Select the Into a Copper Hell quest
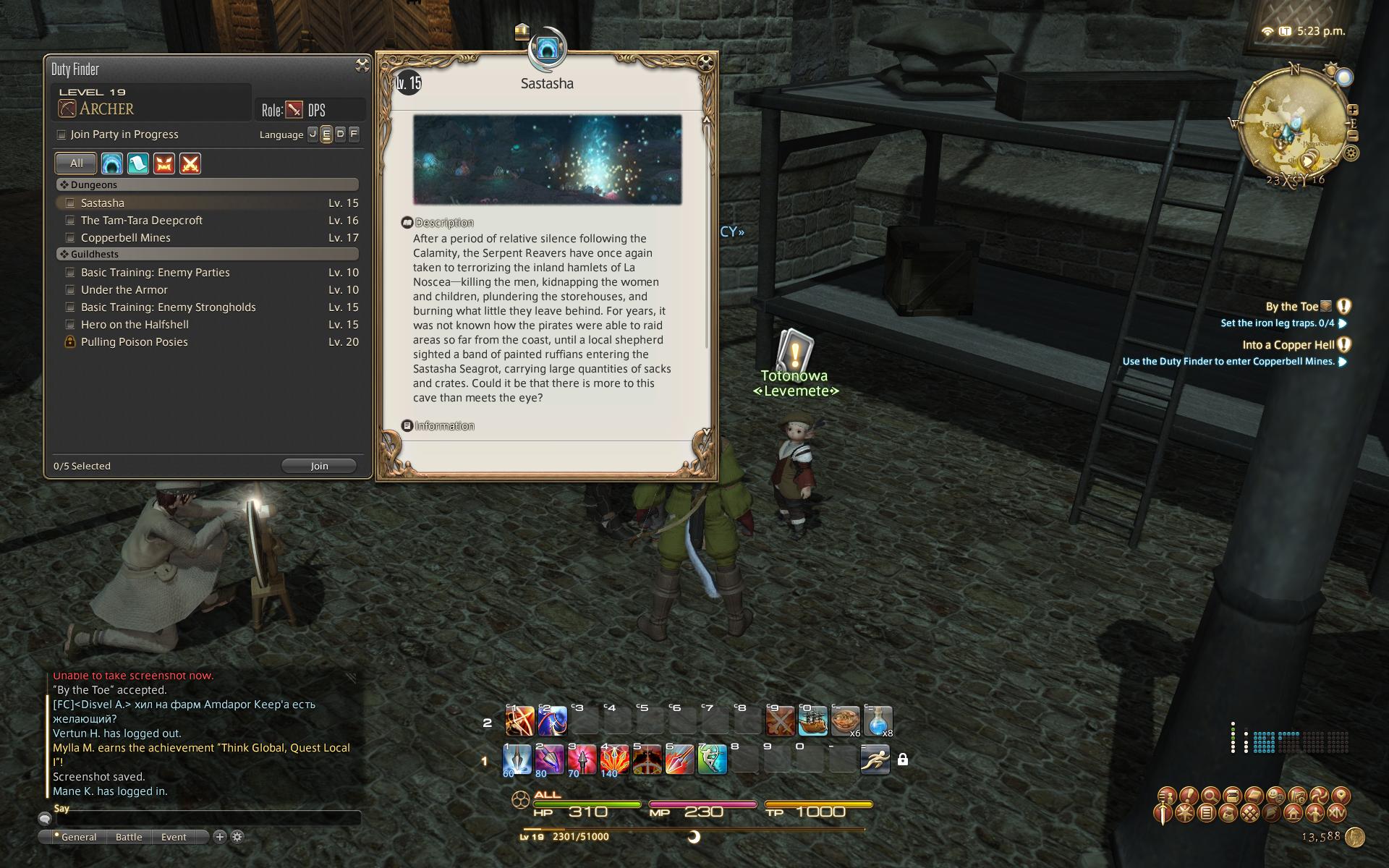The image size is (1389, 868). click(x=1288, y=345)
